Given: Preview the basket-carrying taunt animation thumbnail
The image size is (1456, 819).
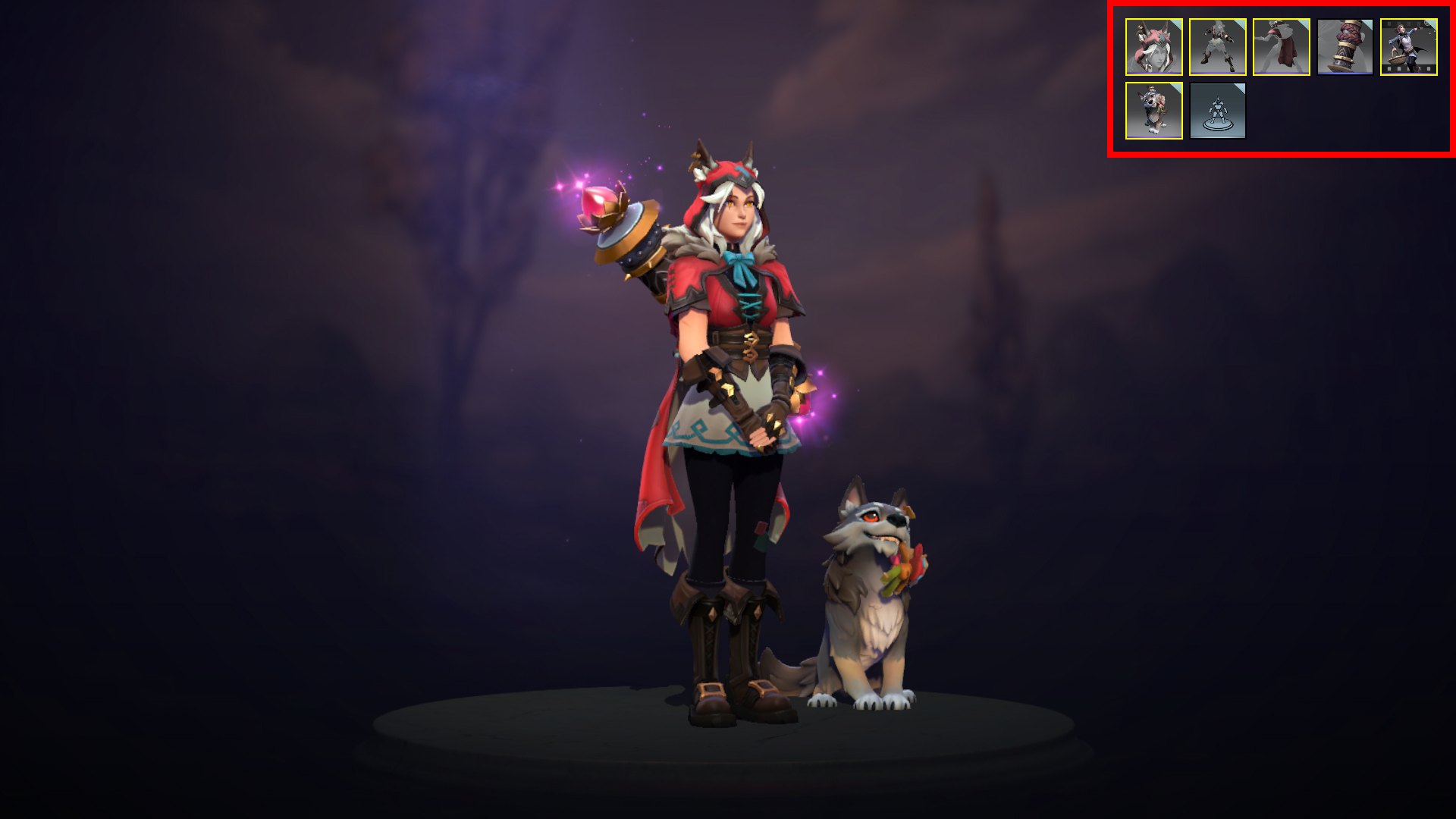Looking at the screenshot, I should point(1408,48).
